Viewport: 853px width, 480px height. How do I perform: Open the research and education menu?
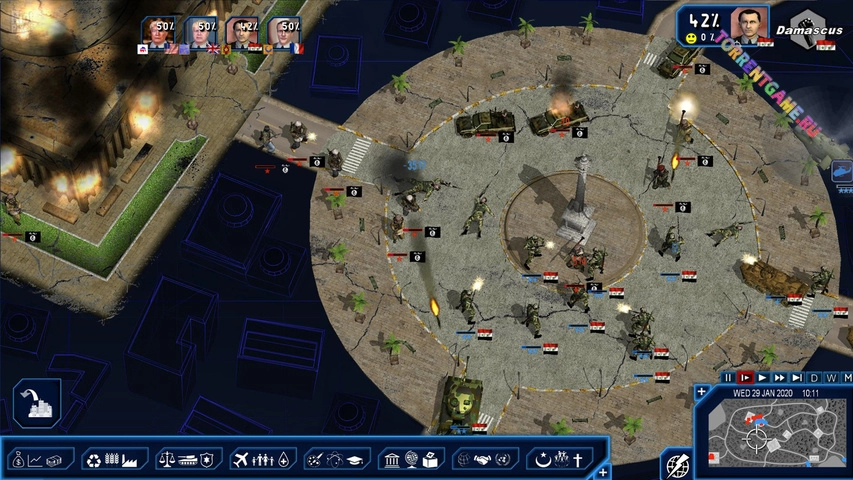(x=337, y=459)
